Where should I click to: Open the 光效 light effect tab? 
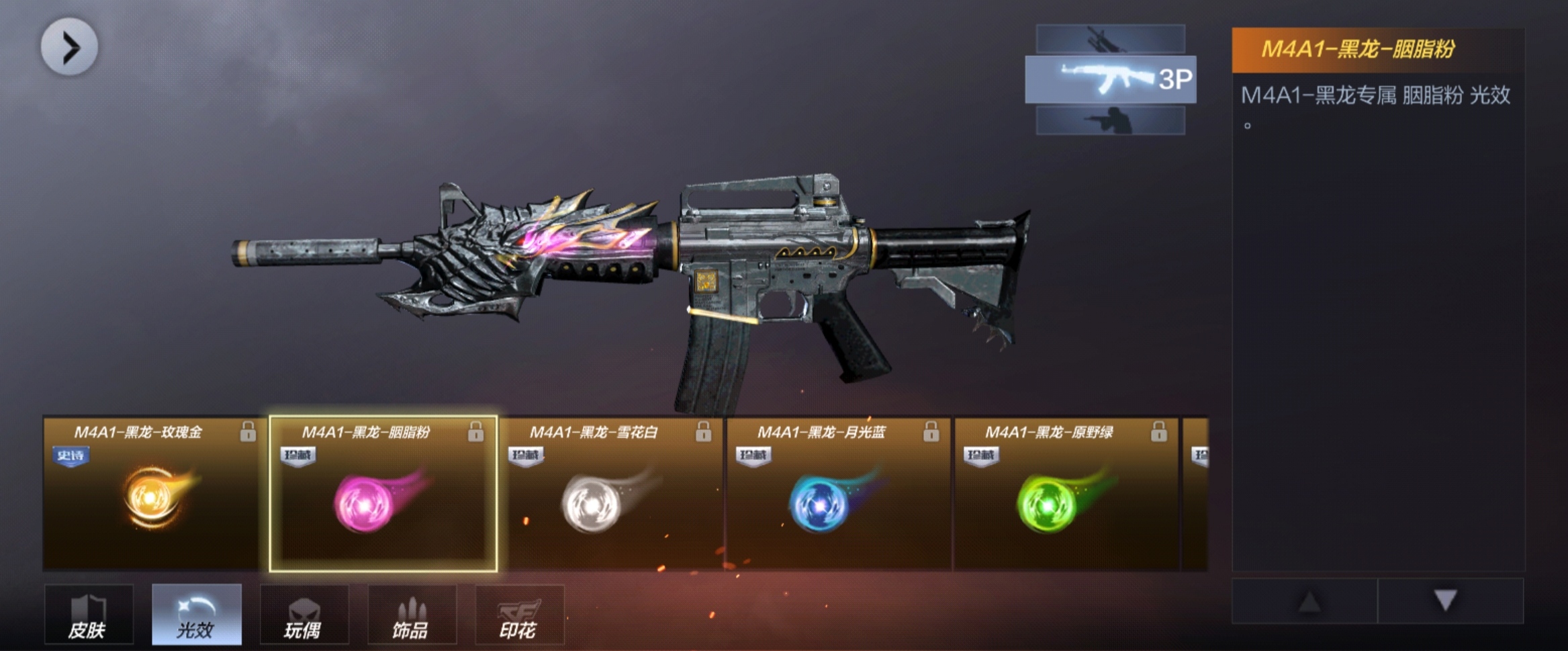(x=196, y=615)
